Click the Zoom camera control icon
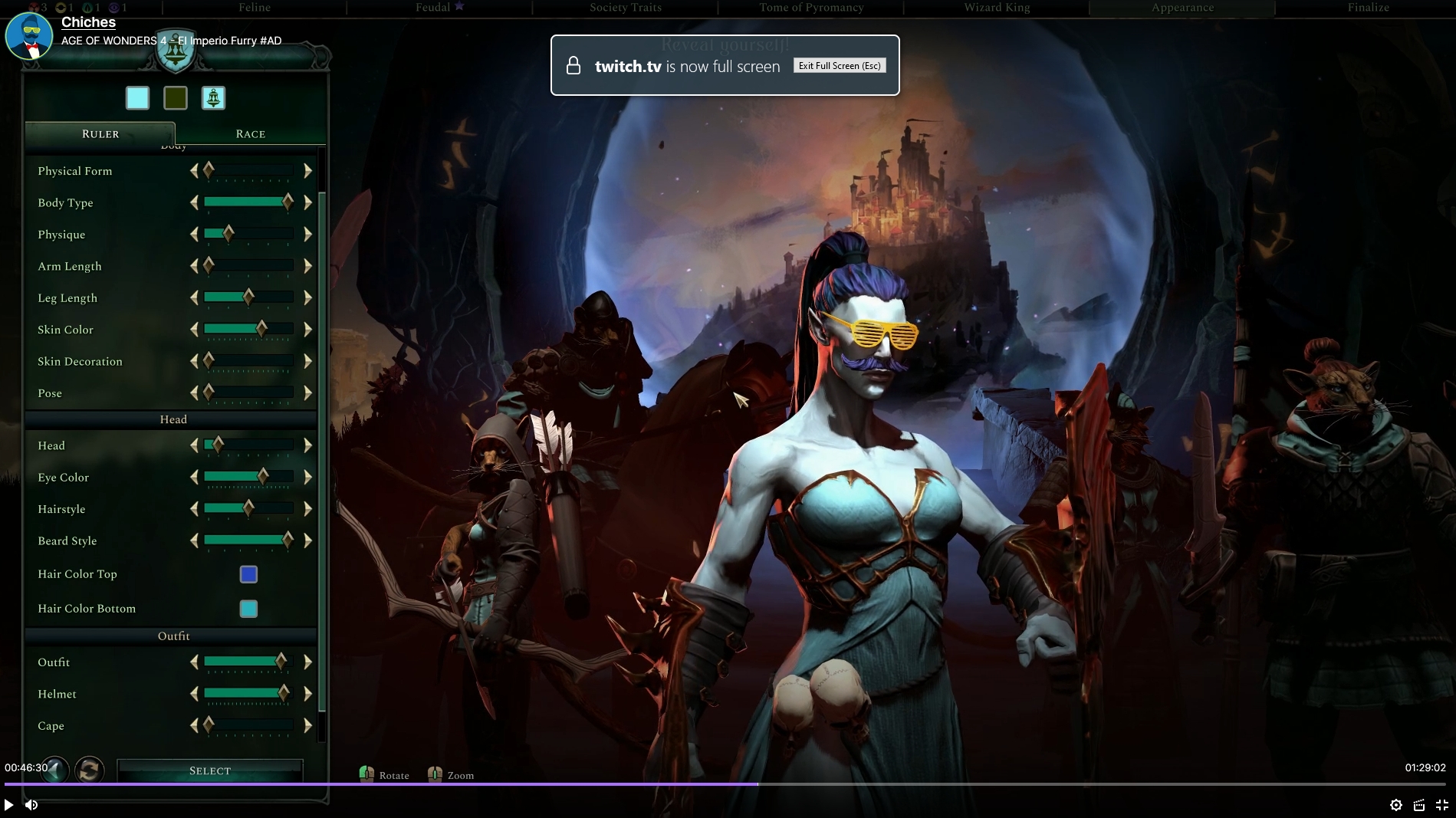This screenshot has height=818, width=1456. tap(435, 774)
